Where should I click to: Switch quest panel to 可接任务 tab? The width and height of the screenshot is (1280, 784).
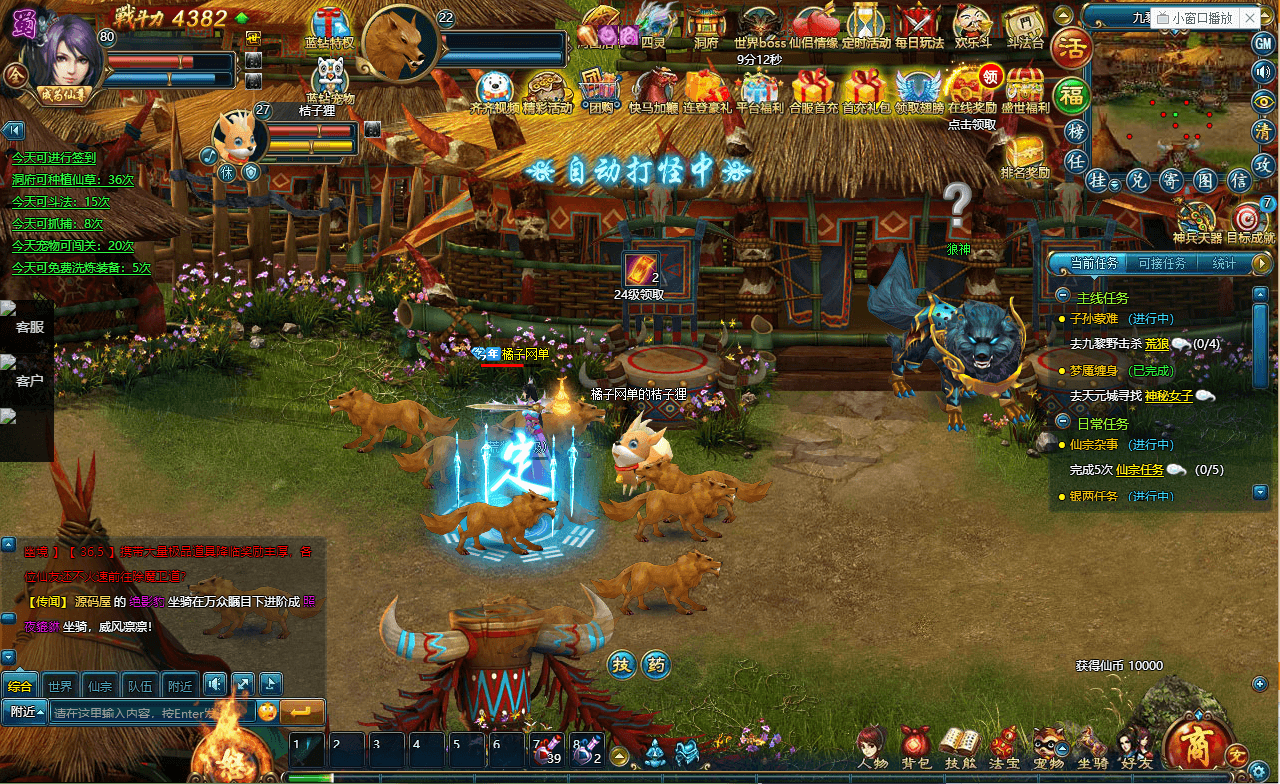[1162, 264]
